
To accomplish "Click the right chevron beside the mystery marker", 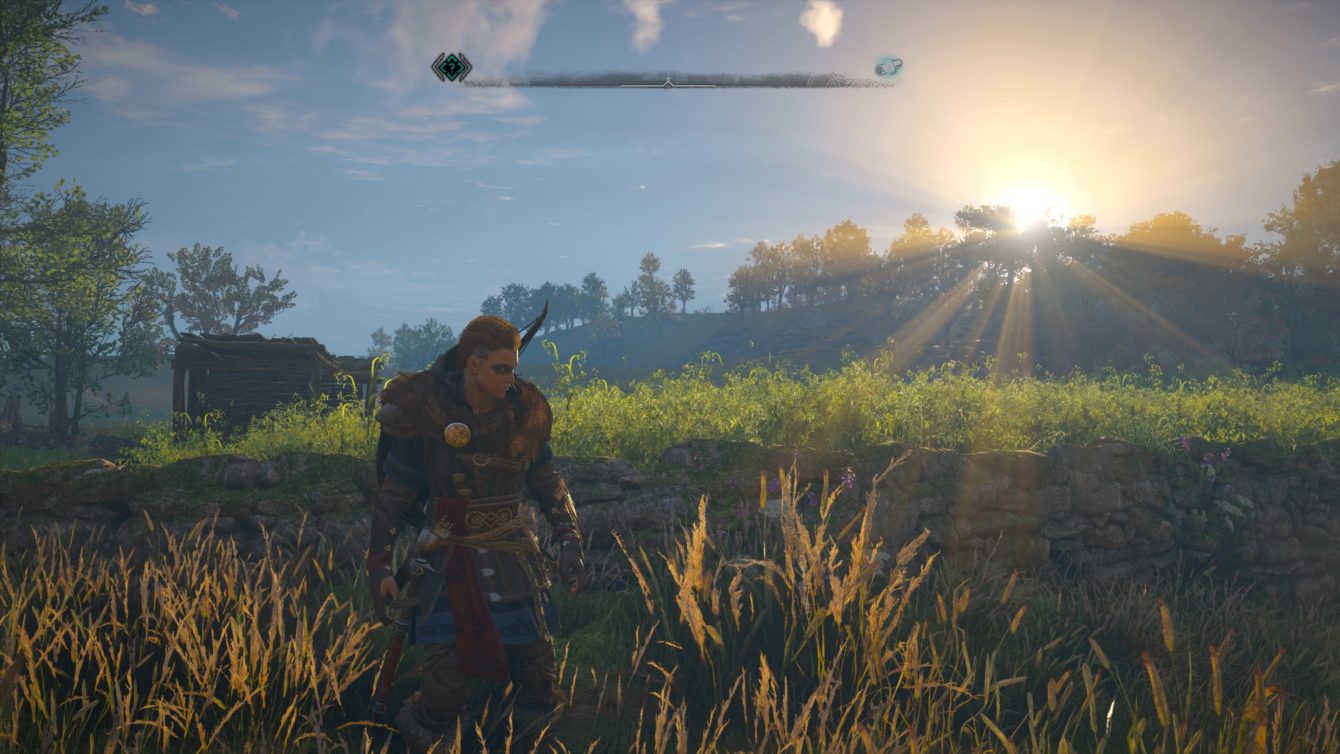I will [x=463, y=66].
